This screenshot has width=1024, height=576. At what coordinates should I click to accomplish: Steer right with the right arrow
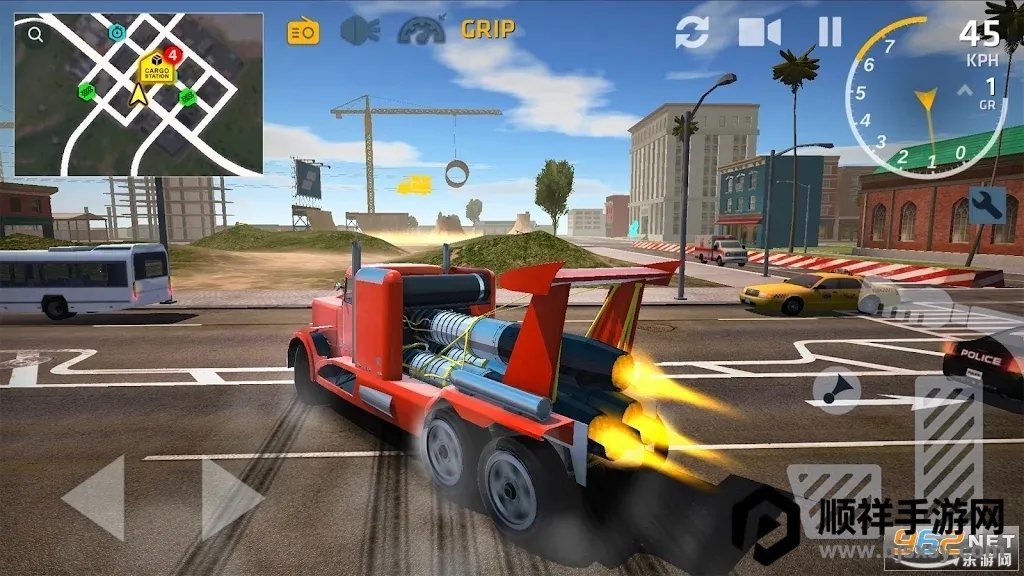tap(232, 497)
